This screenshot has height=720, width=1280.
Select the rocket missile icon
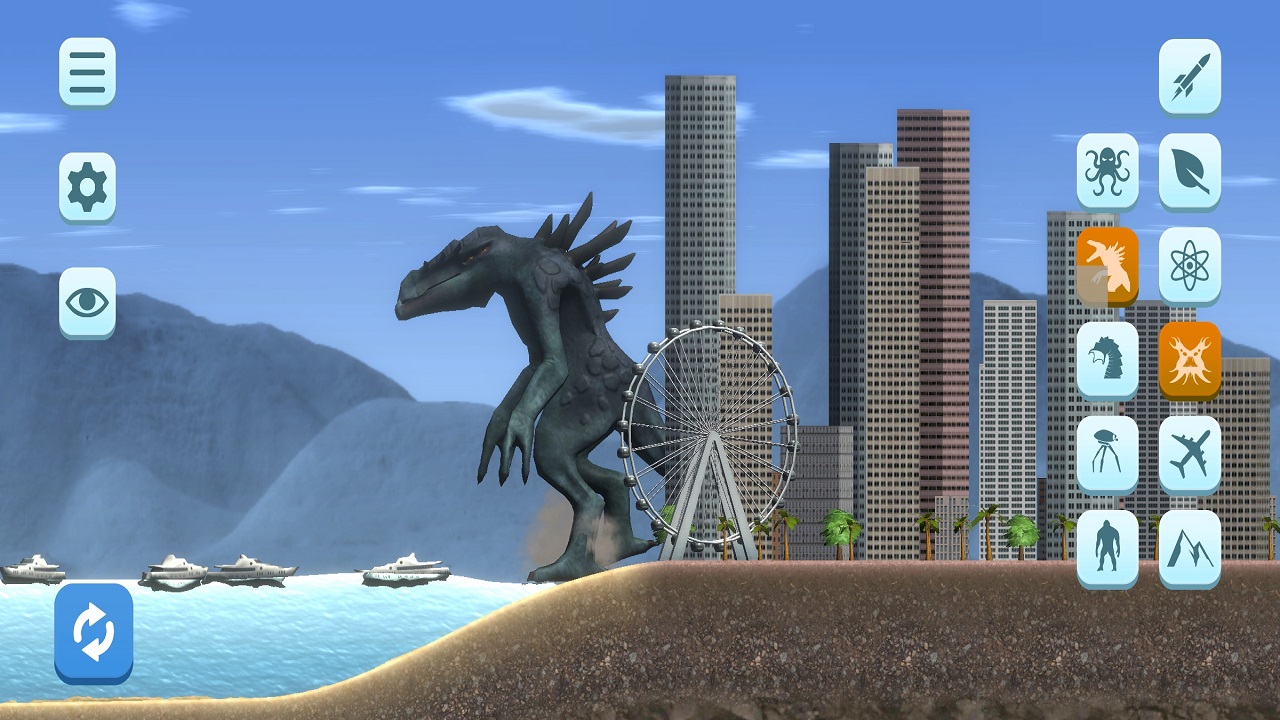pos(1189,75)
